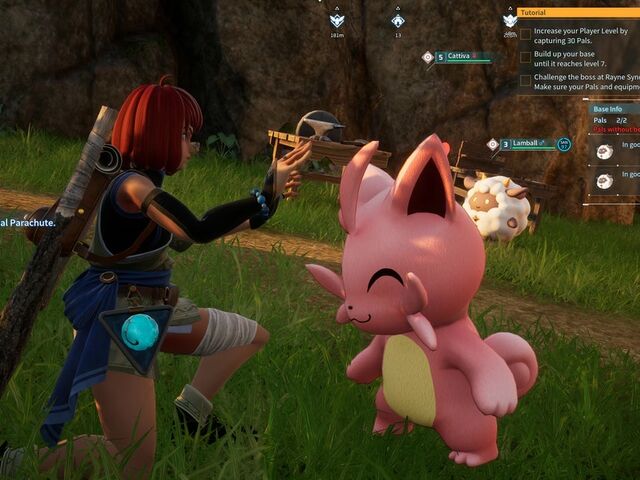Click the 181m waypoint marker on the compass
640x480 pixels.
(337, 19)
